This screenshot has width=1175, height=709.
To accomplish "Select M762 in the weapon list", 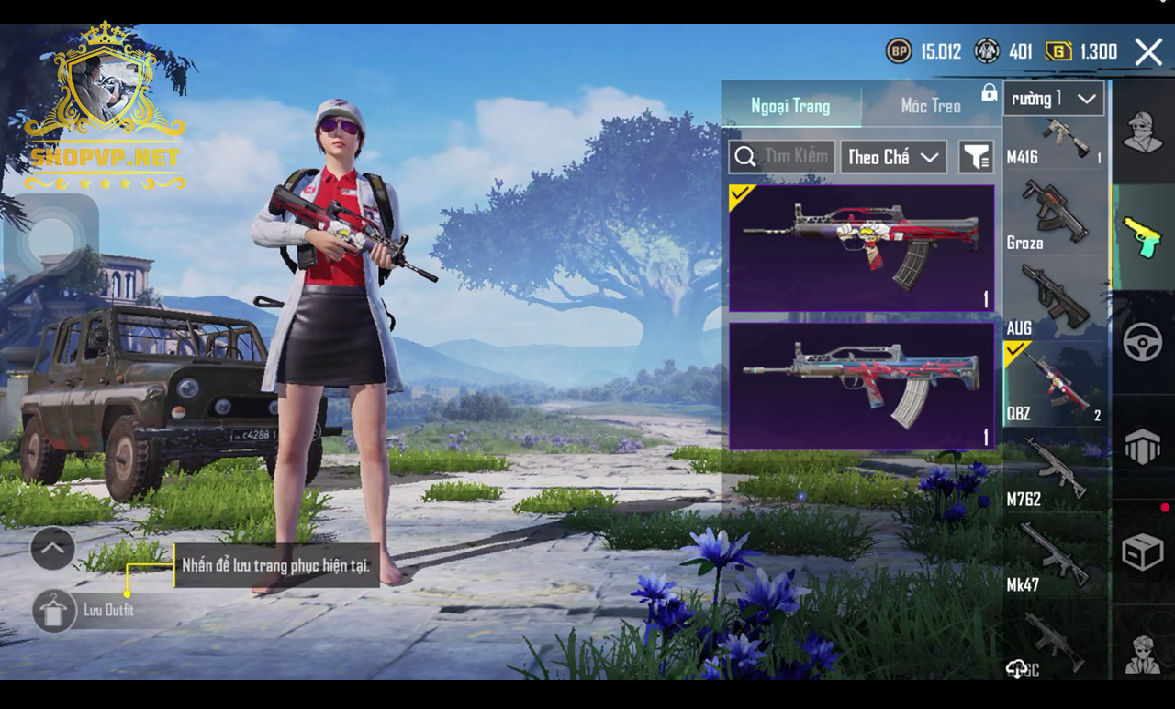I will pos(1055,472).
